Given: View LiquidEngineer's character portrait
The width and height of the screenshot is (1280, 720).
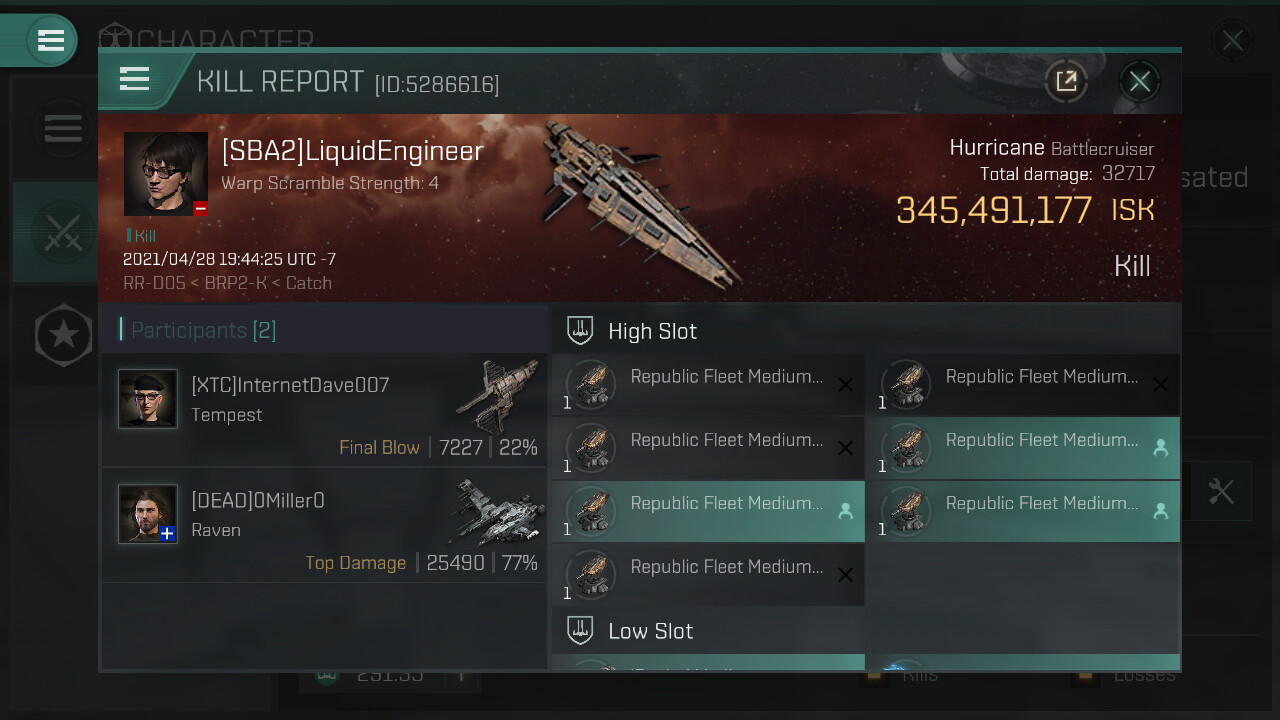Looking at the screenshot, I should tap(166, 174).
